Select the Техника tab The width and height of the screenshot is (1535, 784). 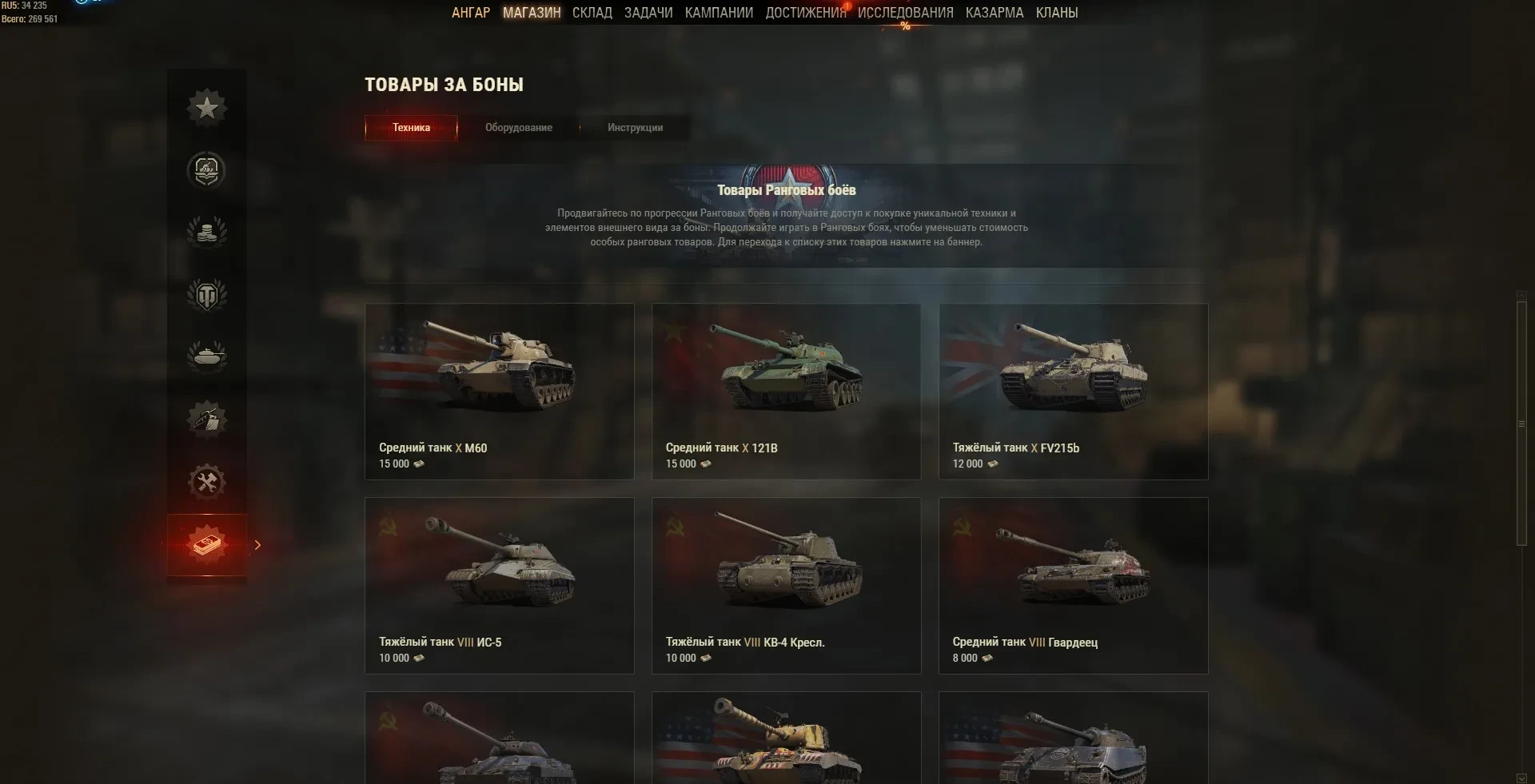411,128
